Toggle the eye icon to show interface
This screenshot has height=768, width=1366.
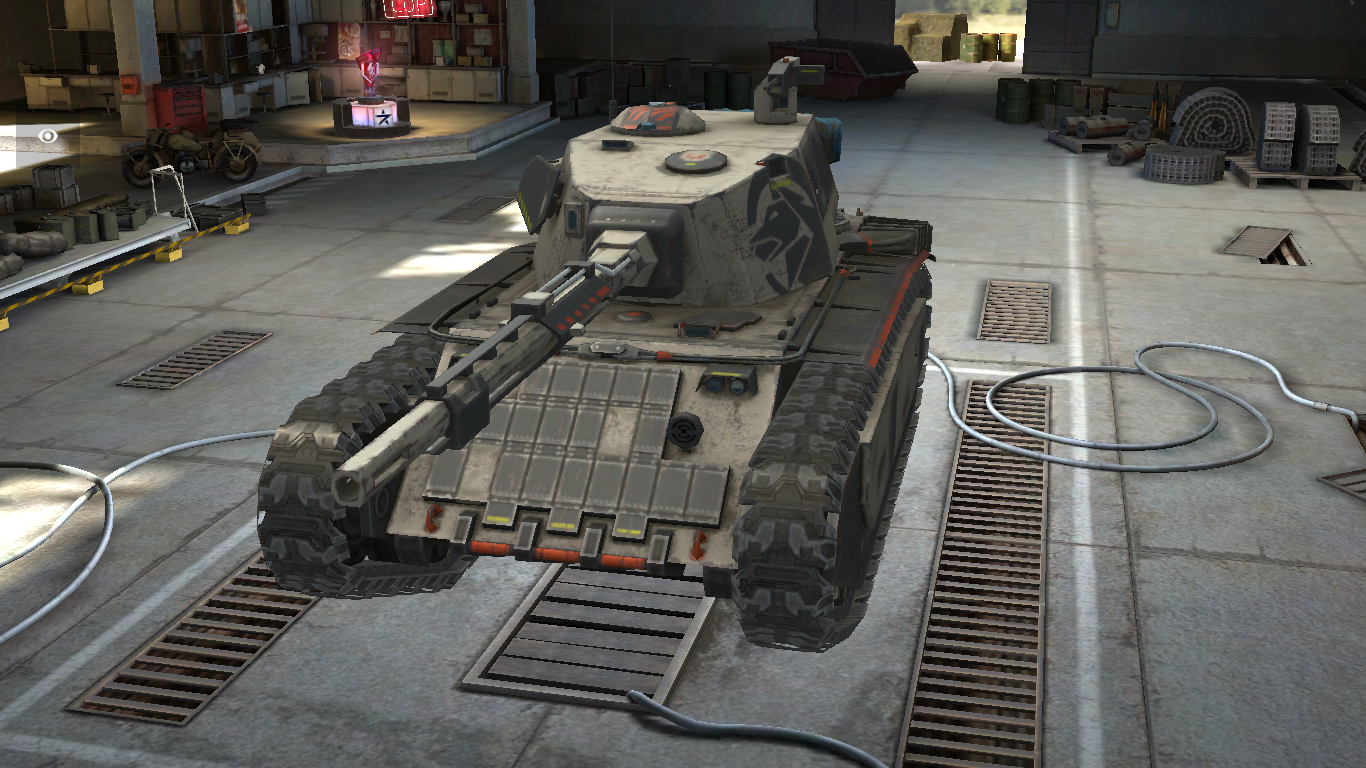click(48, 136)
